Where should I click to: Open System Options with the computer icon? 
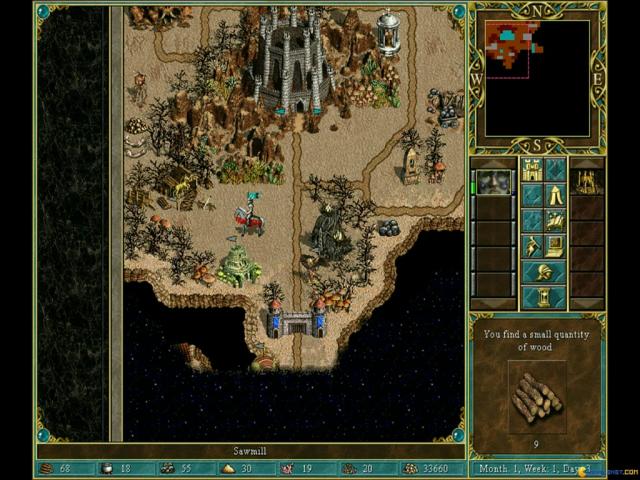[x=556, y=245]
